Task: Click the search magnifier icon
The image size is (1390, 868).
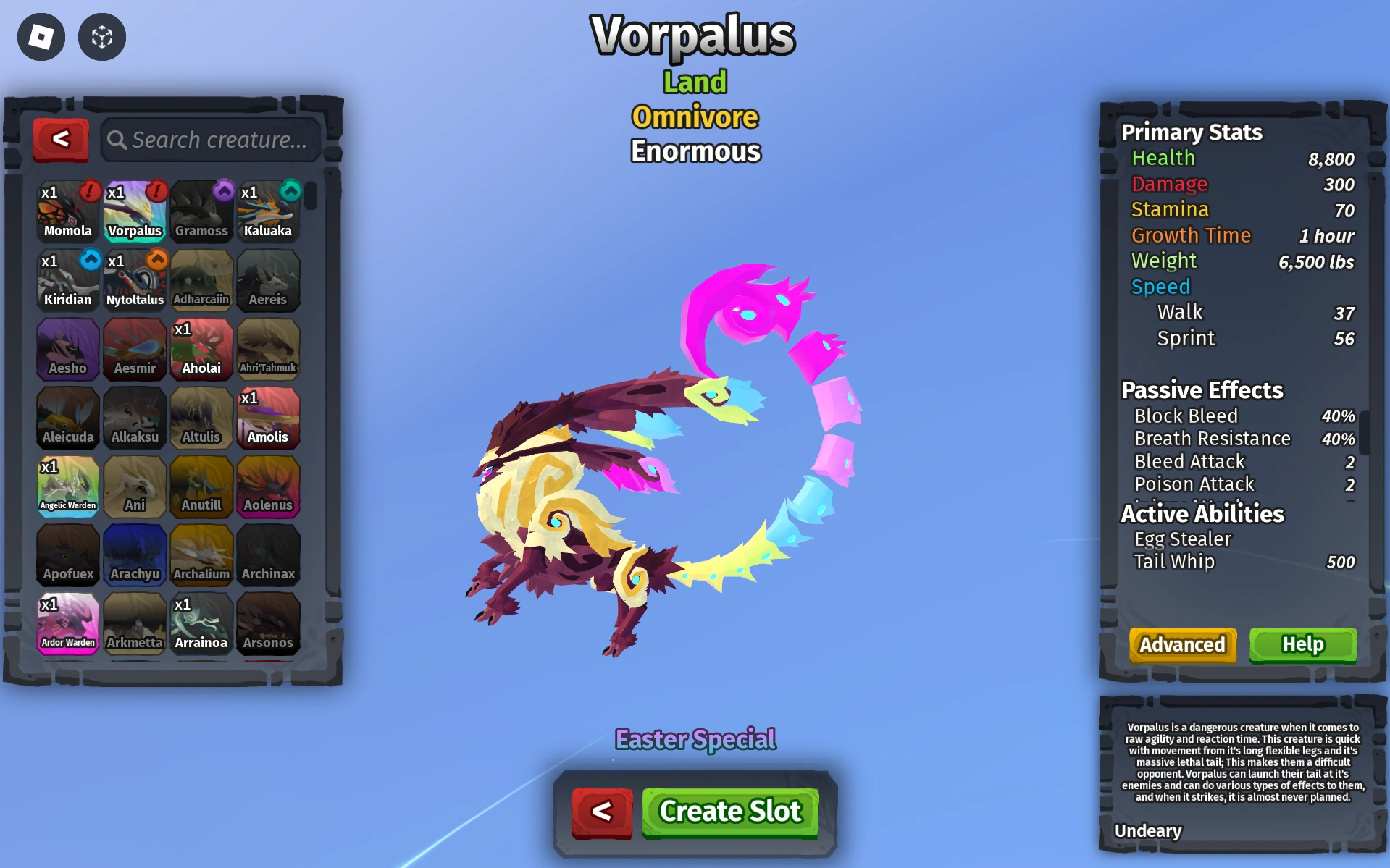Action: point(117,140)
